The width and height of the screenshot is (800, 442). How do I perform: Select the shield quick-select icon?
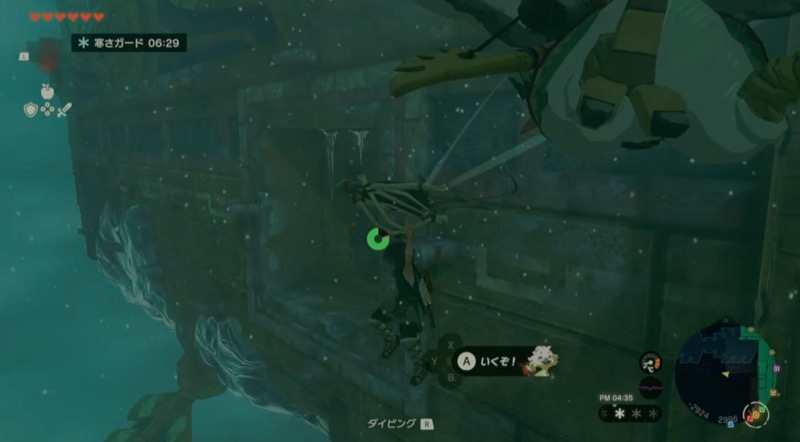pos(30,109)
